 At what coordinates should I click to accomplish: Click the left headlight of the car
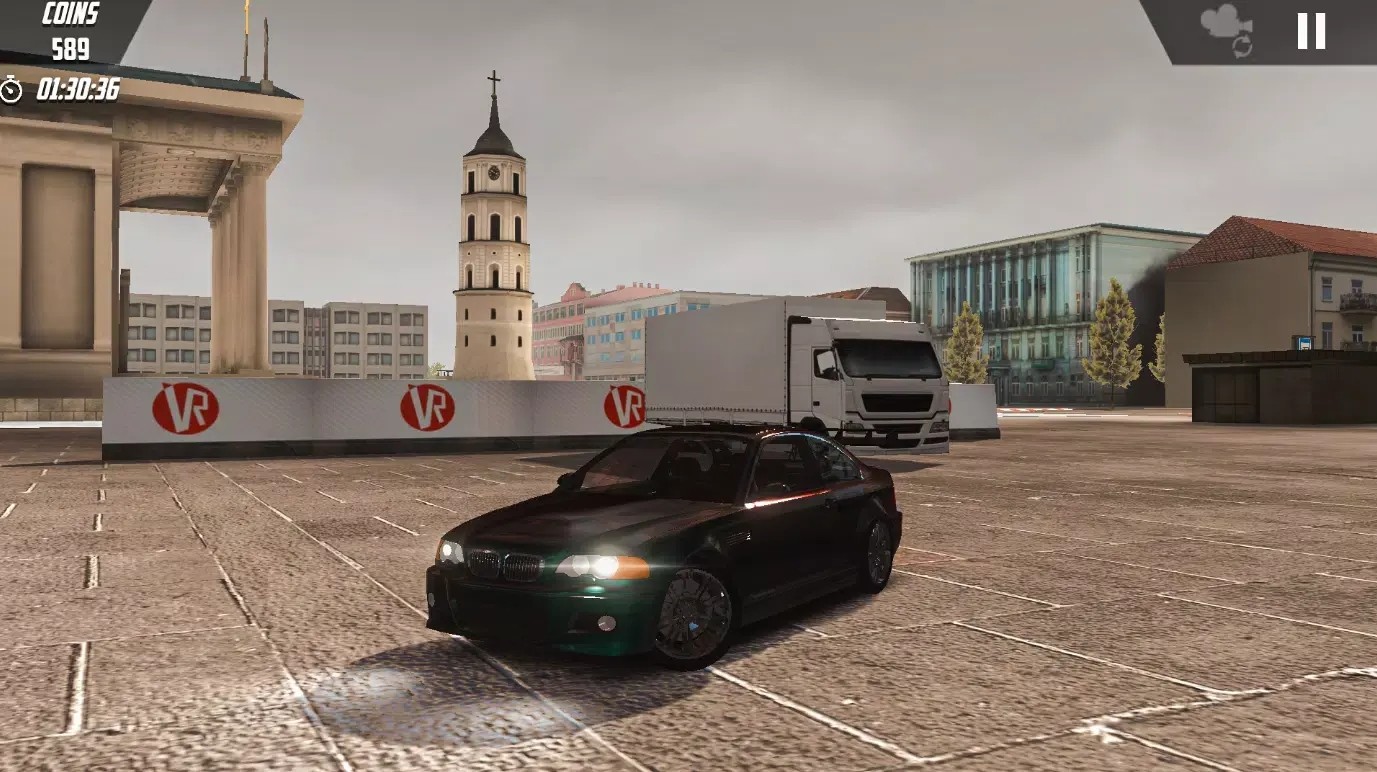pyautogui.click(x=450, y=553)
